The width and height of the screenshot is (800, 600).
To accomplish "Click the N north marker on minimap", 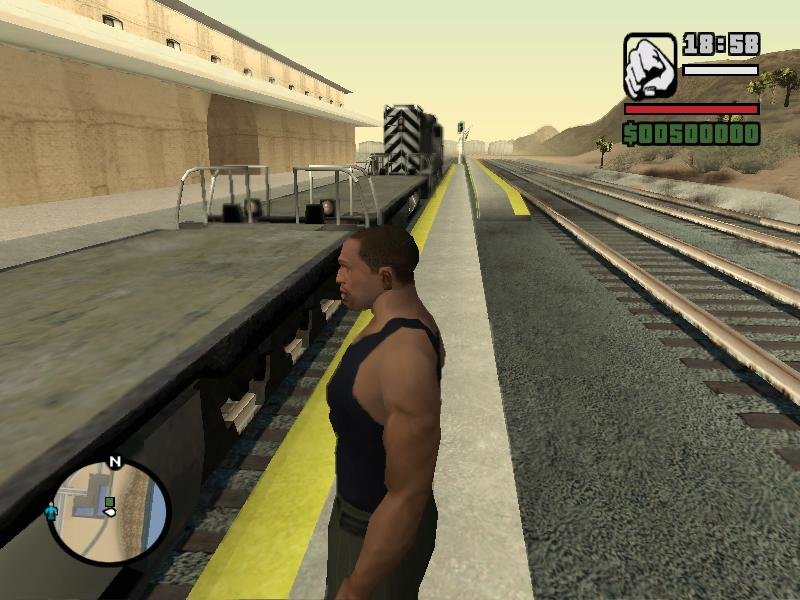I will (x=114, y=462).
